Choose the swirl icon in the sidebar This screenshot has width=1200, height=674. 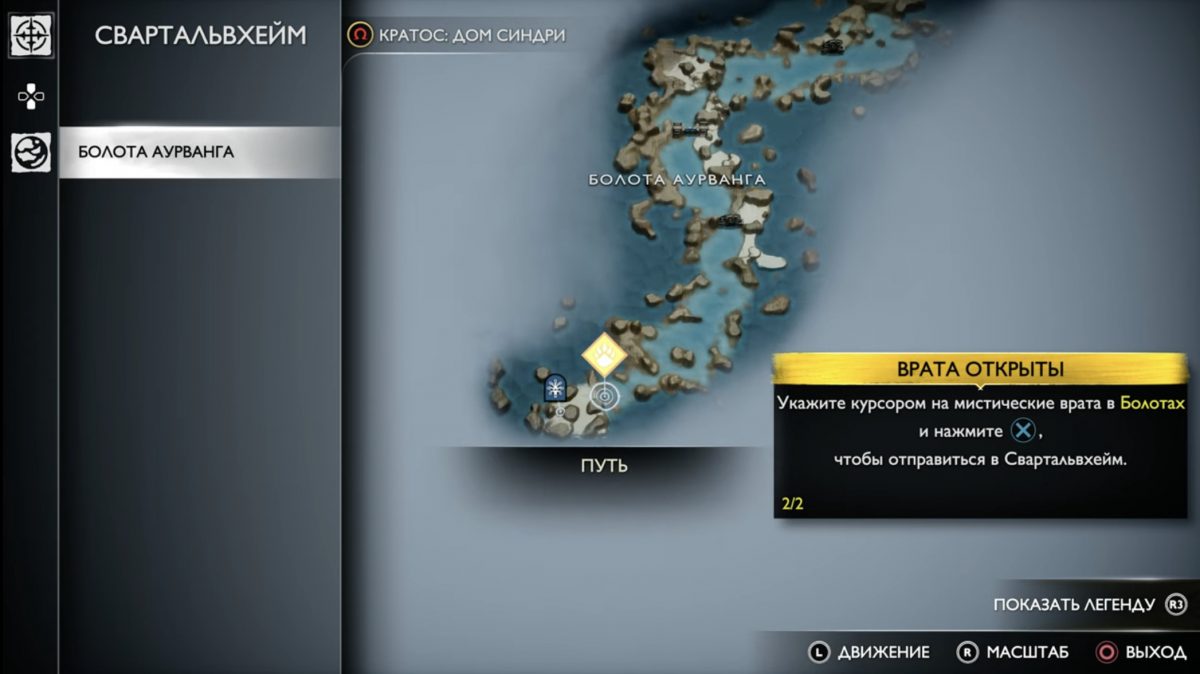pyautogui.click(x=31, y=153)
